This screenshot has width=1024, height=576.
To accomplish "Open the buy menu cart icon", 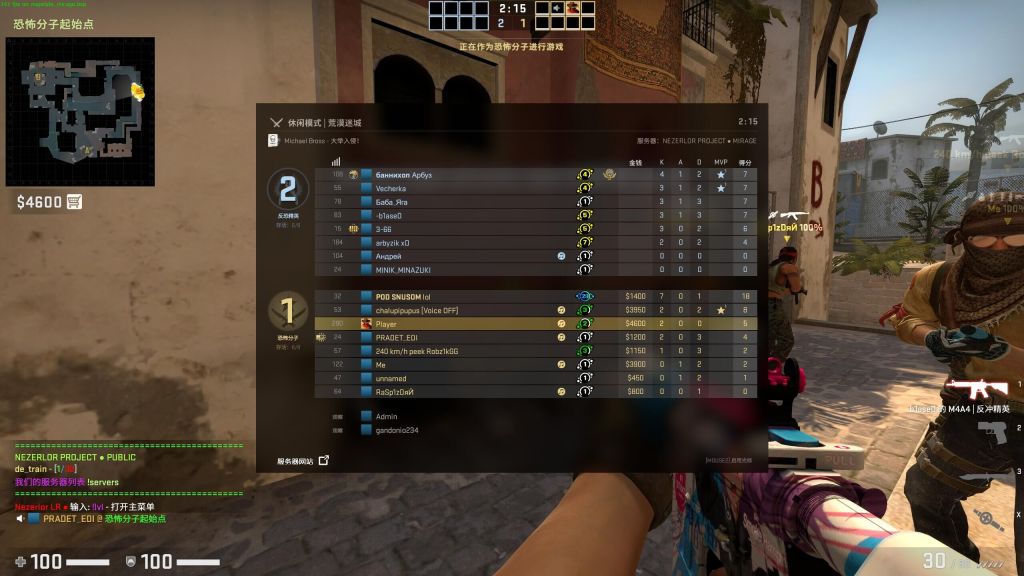I will (x=74, y=202).
